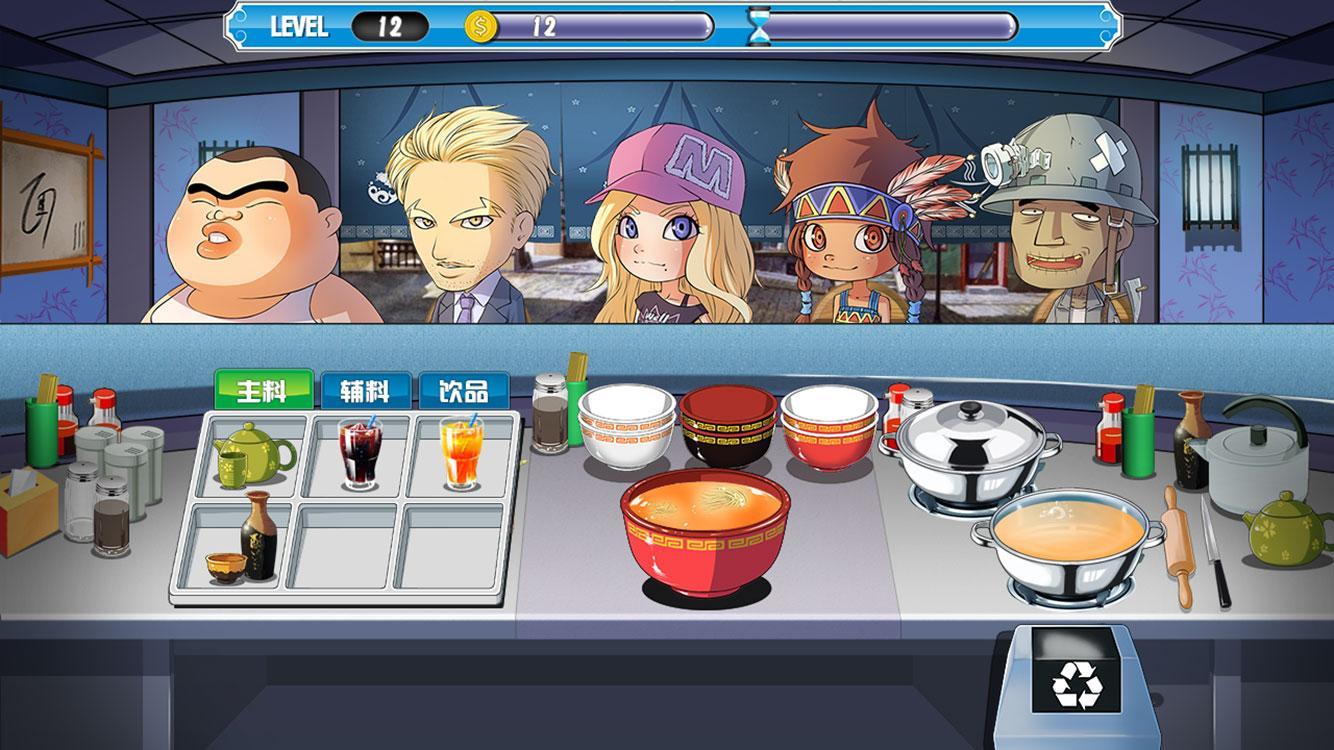The image size is (1334, 750).
Task: Select the orange juice drink
Action: (x=461, y=455)
